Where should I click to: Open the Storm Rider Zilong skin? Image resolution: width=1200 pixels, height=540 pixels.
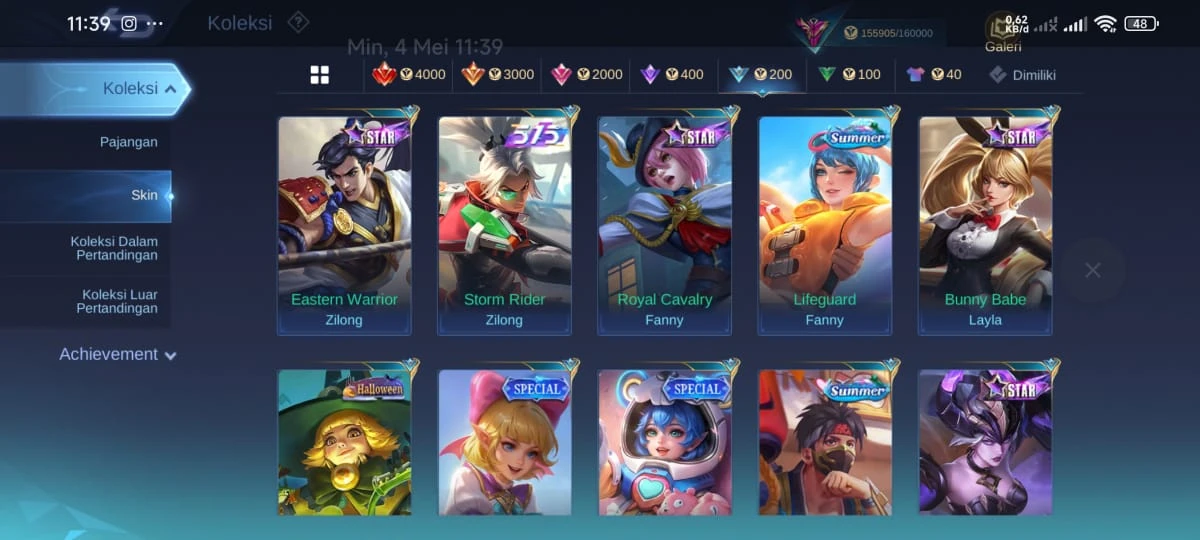point(504,225)
